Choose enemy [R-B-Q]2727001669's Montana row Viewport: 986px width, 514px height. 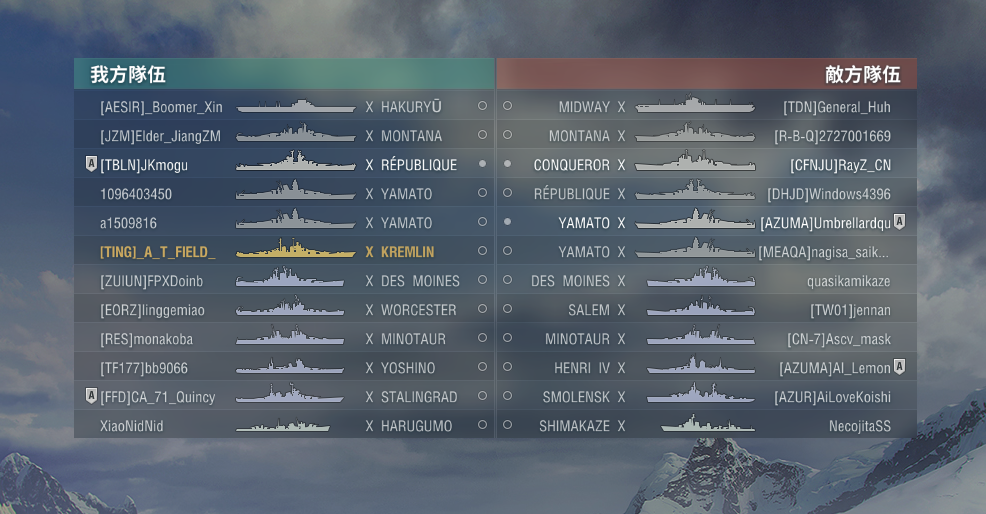click(x=706, y=136)
